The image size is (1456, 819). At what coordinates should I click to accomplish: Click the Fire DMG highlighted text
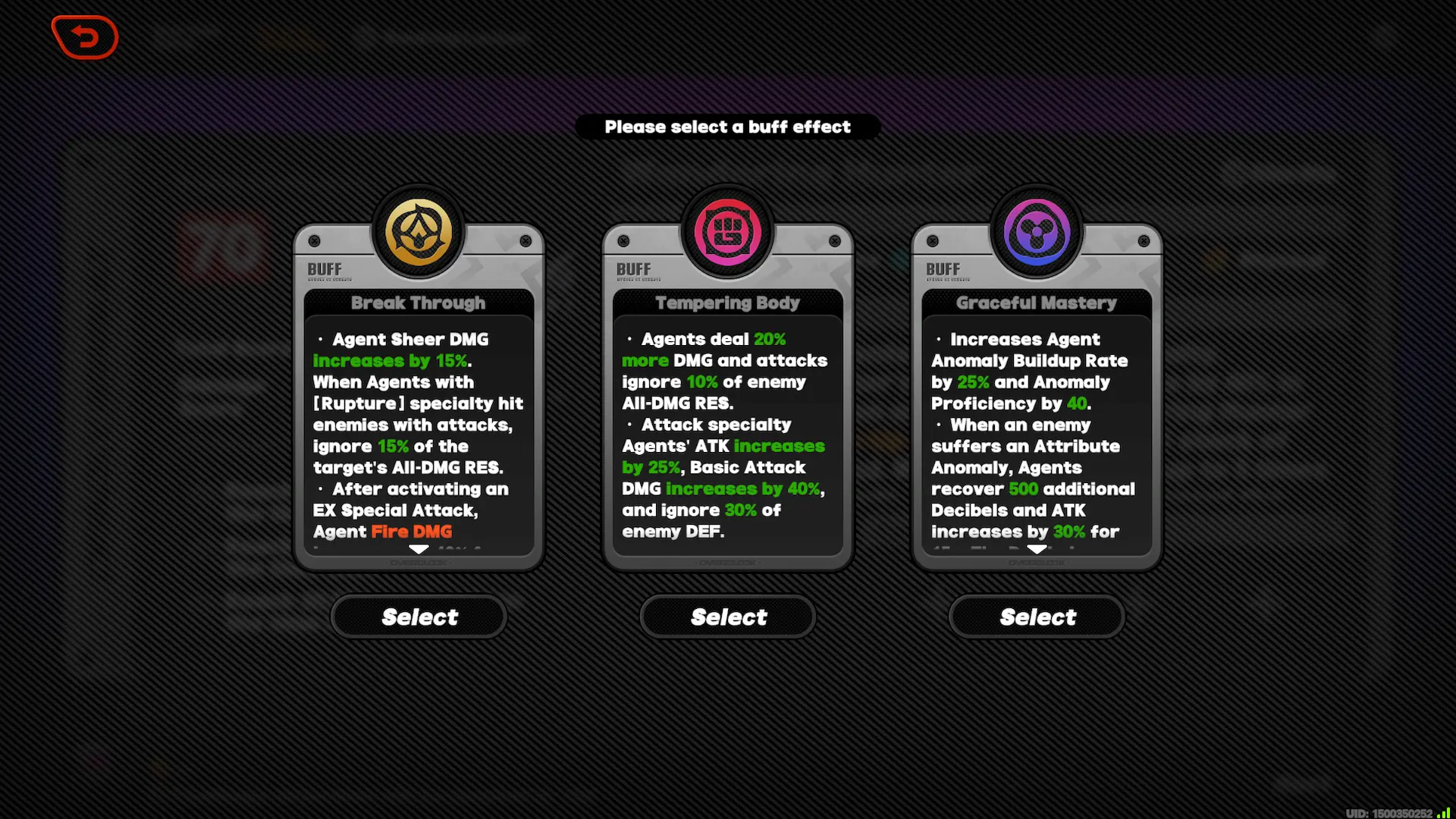pyautogui.click(x=410, y=532)
